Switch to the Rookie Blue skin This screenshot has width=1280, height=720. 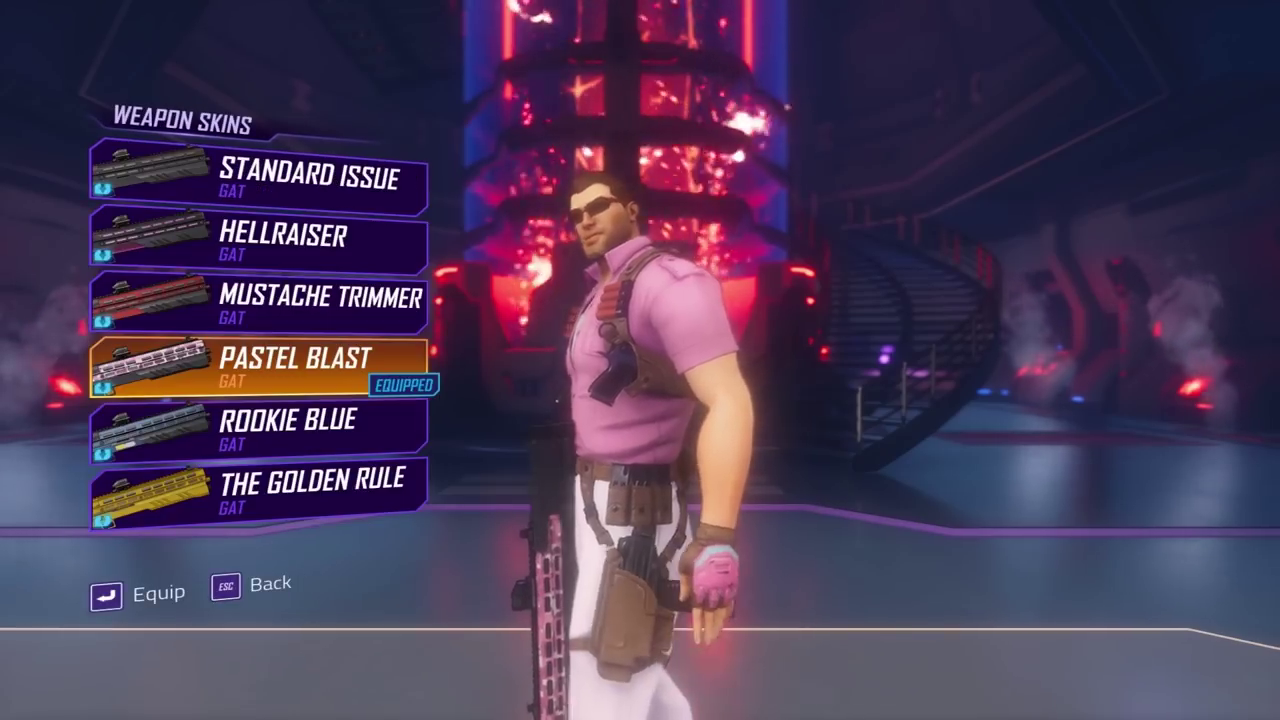point(260,429)
